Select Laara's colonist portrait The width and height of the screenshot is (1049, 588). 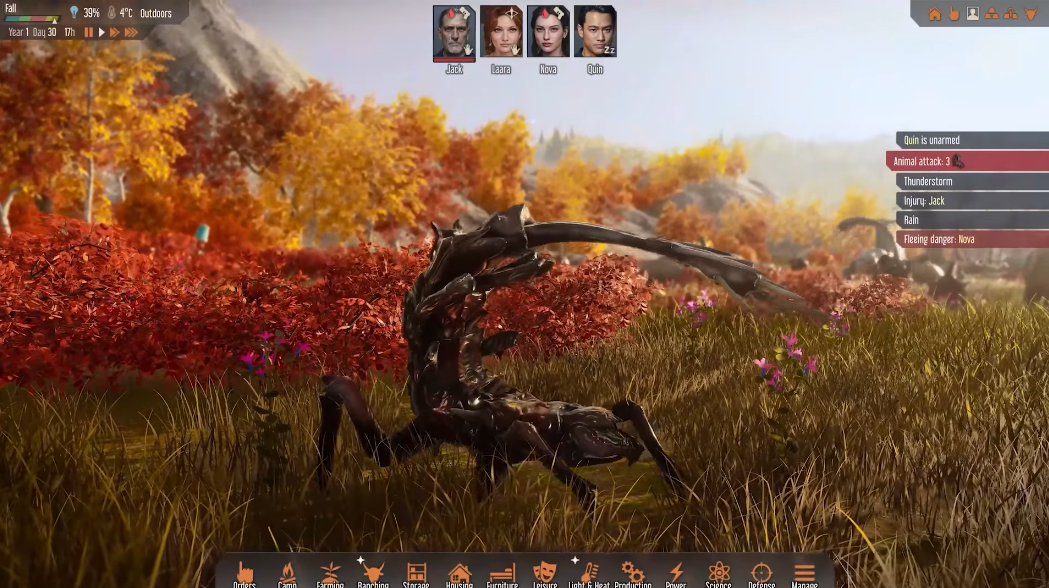pyautogui.click(x=501, y=32)
